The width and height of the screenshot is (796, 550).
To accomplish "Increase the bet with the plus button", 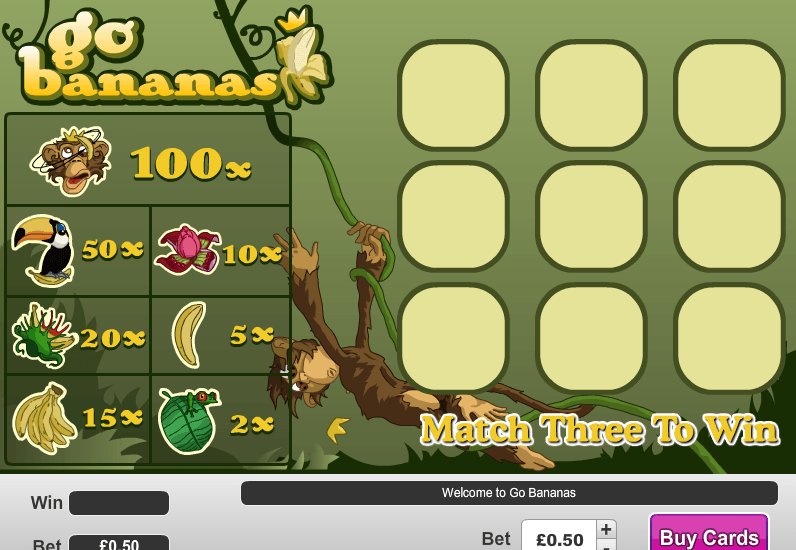I will [606, 529].
